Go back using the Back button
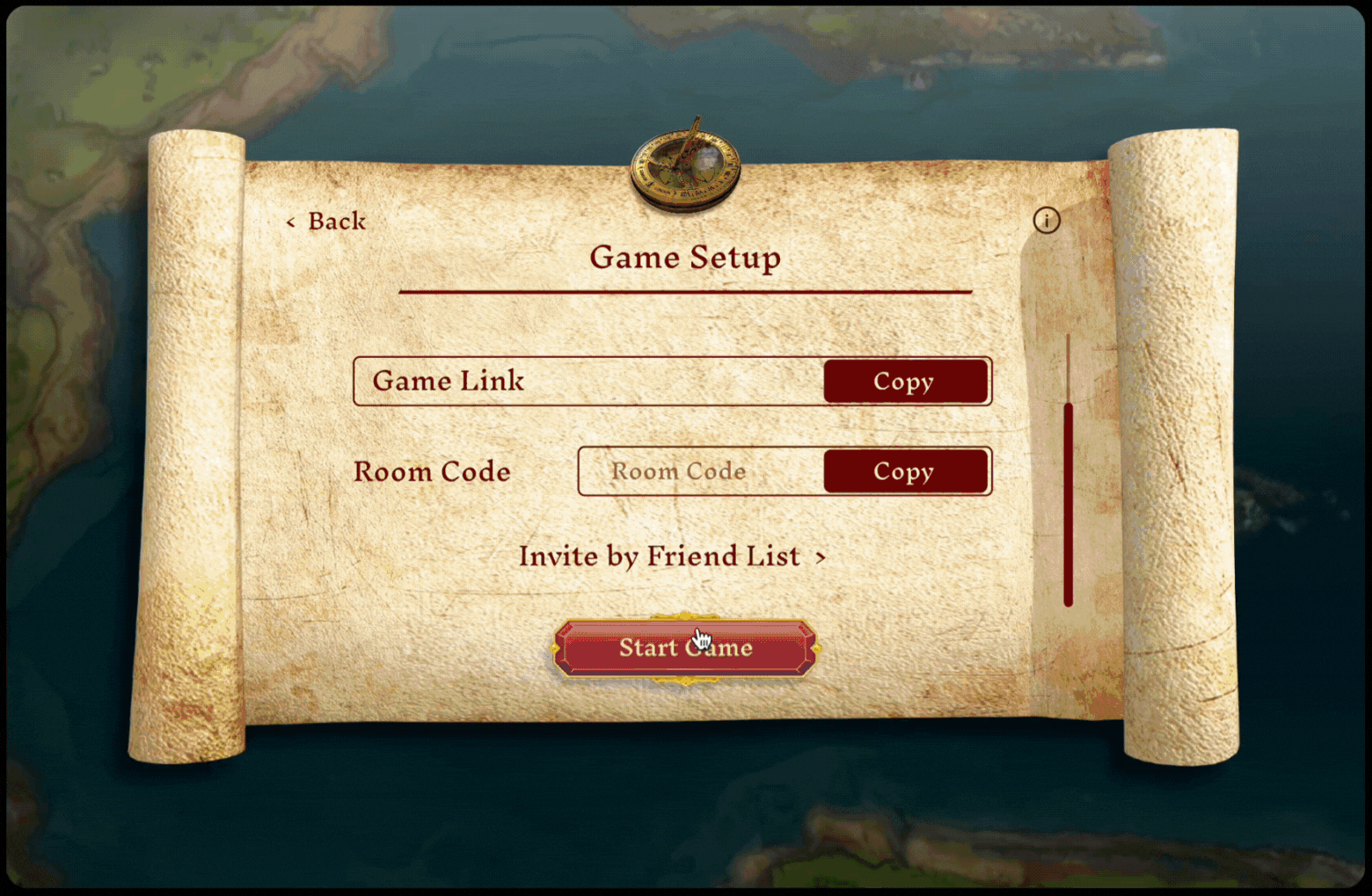The width and height of the screenshot is (1372, 896). point(327,222)
